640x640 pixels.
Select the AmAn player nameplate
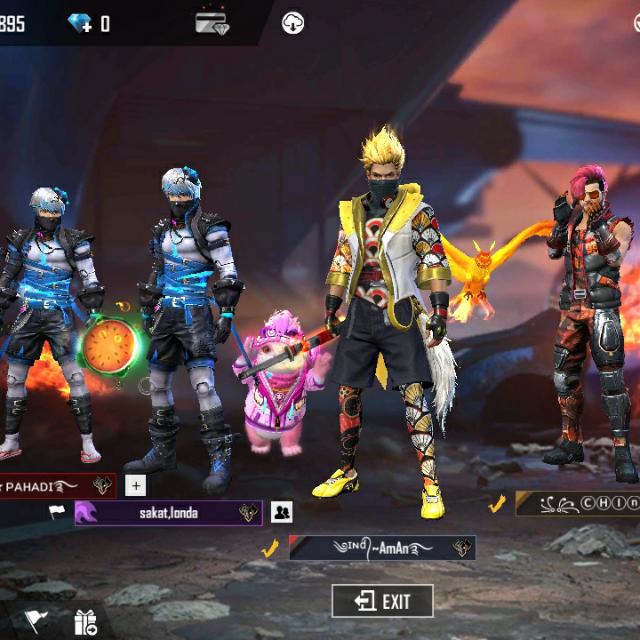tap(381, 548)
